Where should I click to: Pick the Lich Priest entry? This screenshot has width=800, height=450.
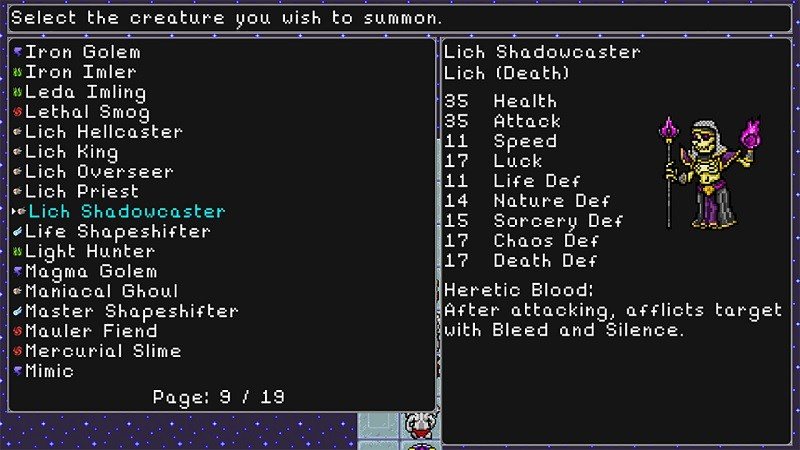tap(83, 192)
